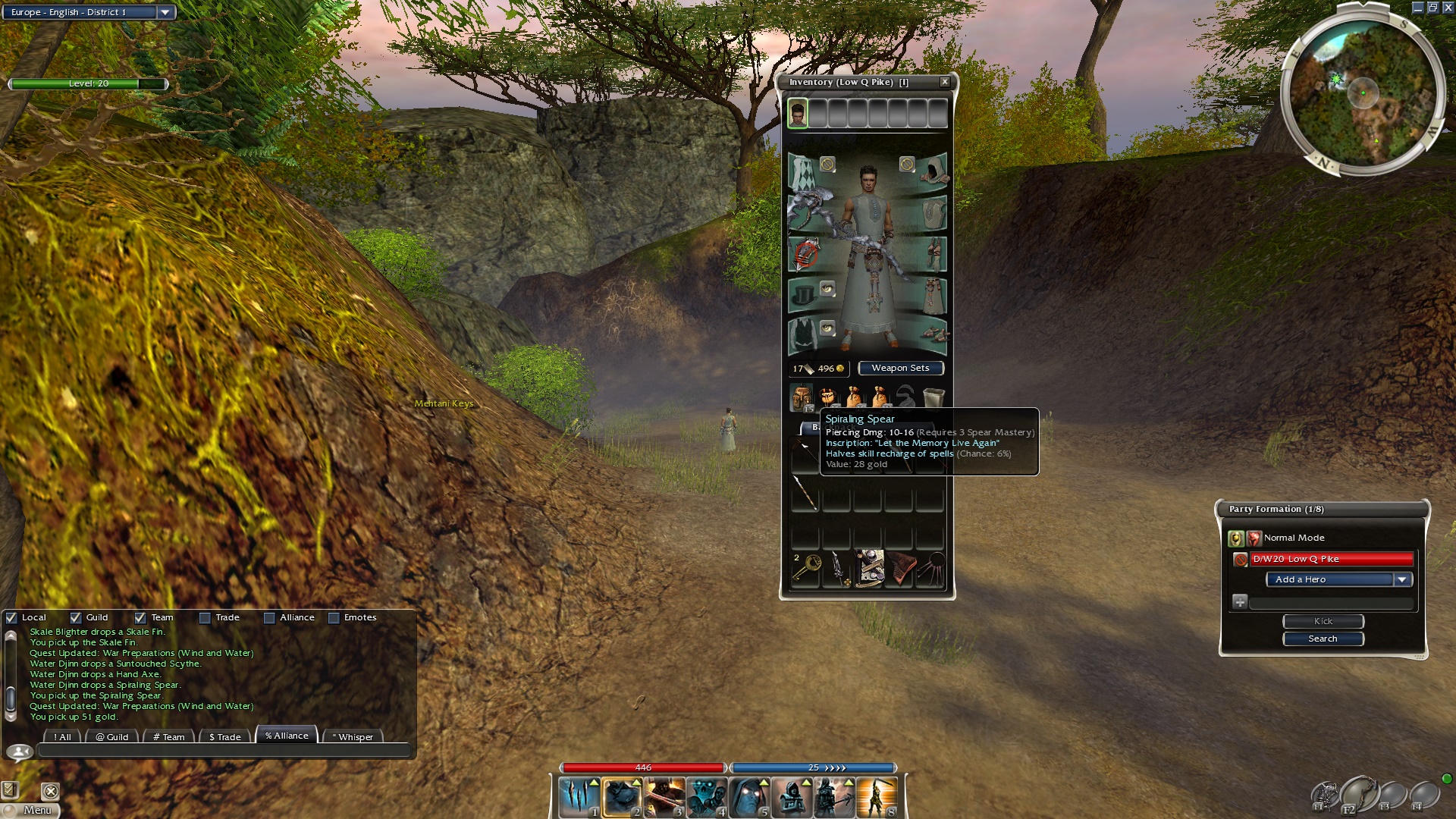The height and width of the screenshot is (819, 1456).
Task: Click the chat message input field
Action: [x=224, y=752]
